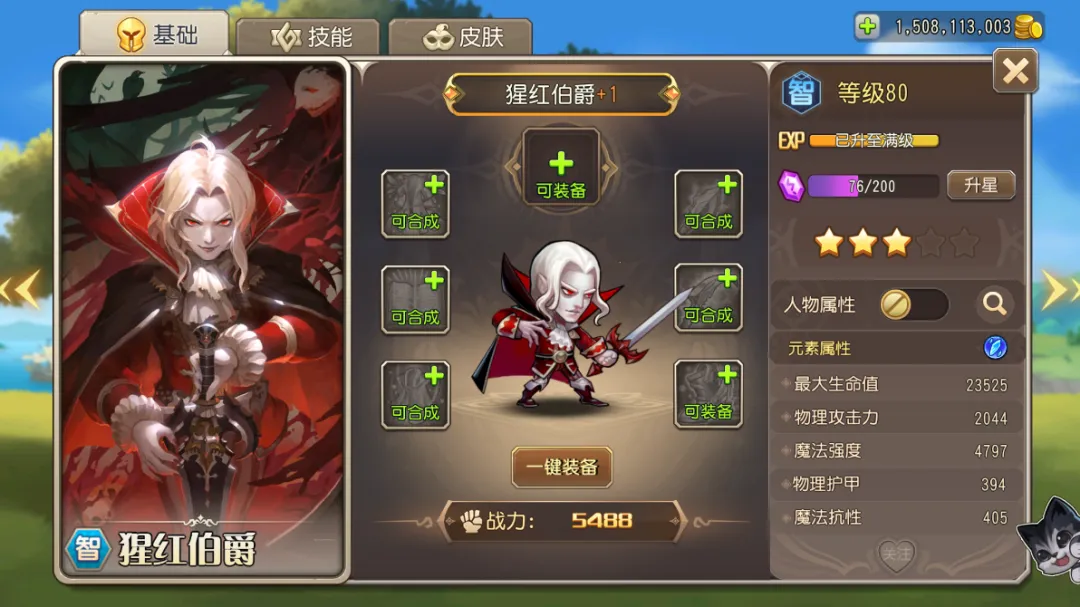
Task: Toggle the 人物属性 switch
Action: pos(913,304)
